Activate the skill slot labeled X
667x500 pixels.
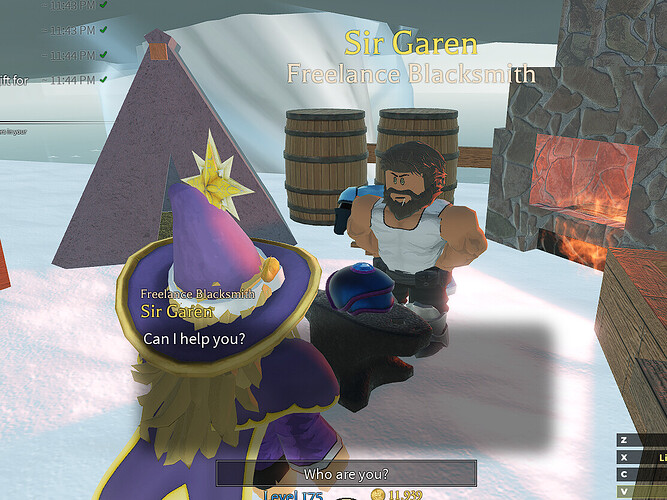pyautogui.click(x=624, y=457)
